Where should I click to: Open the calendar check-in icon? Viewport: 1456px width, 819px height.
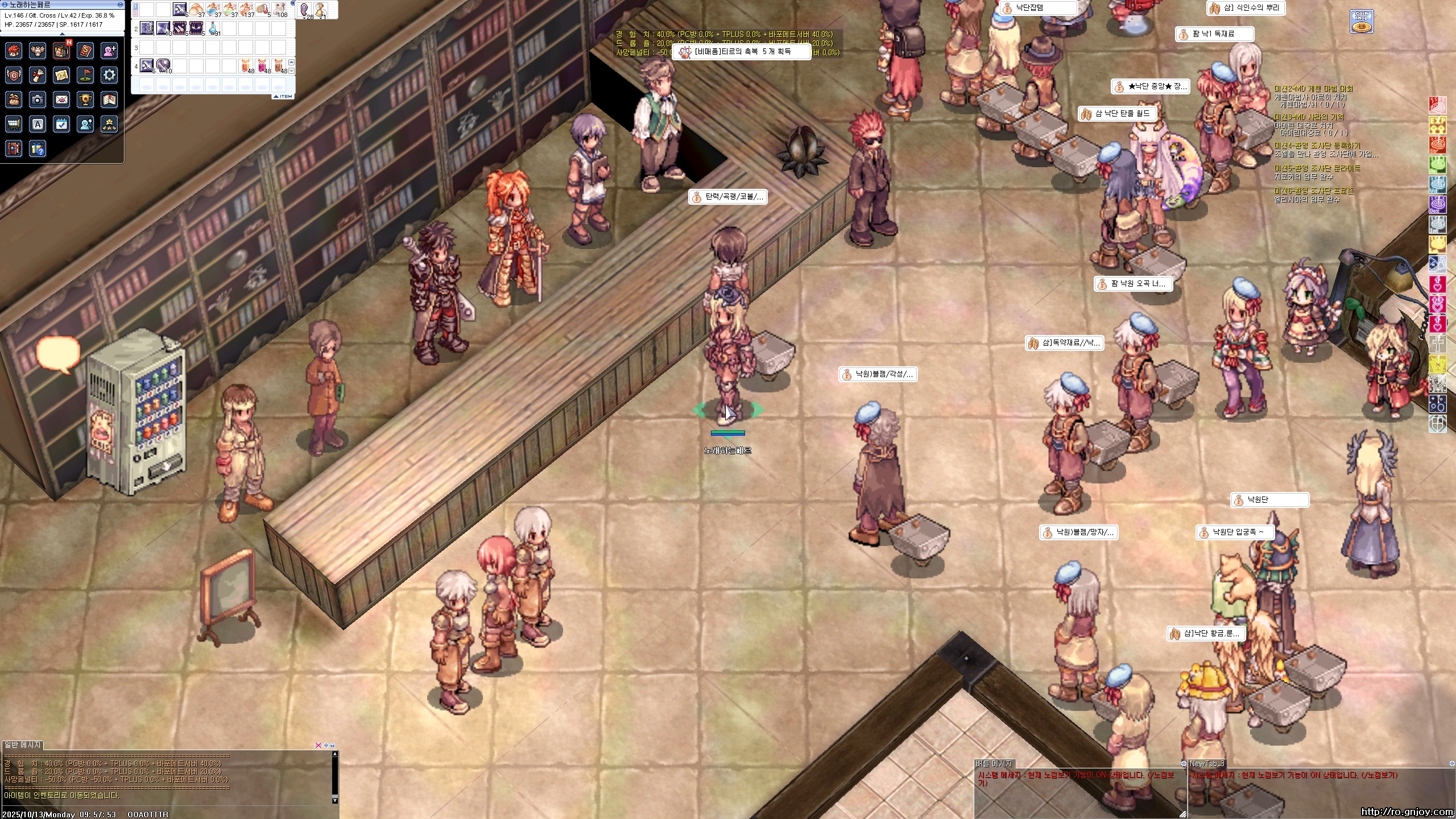(x=61, y=124)
